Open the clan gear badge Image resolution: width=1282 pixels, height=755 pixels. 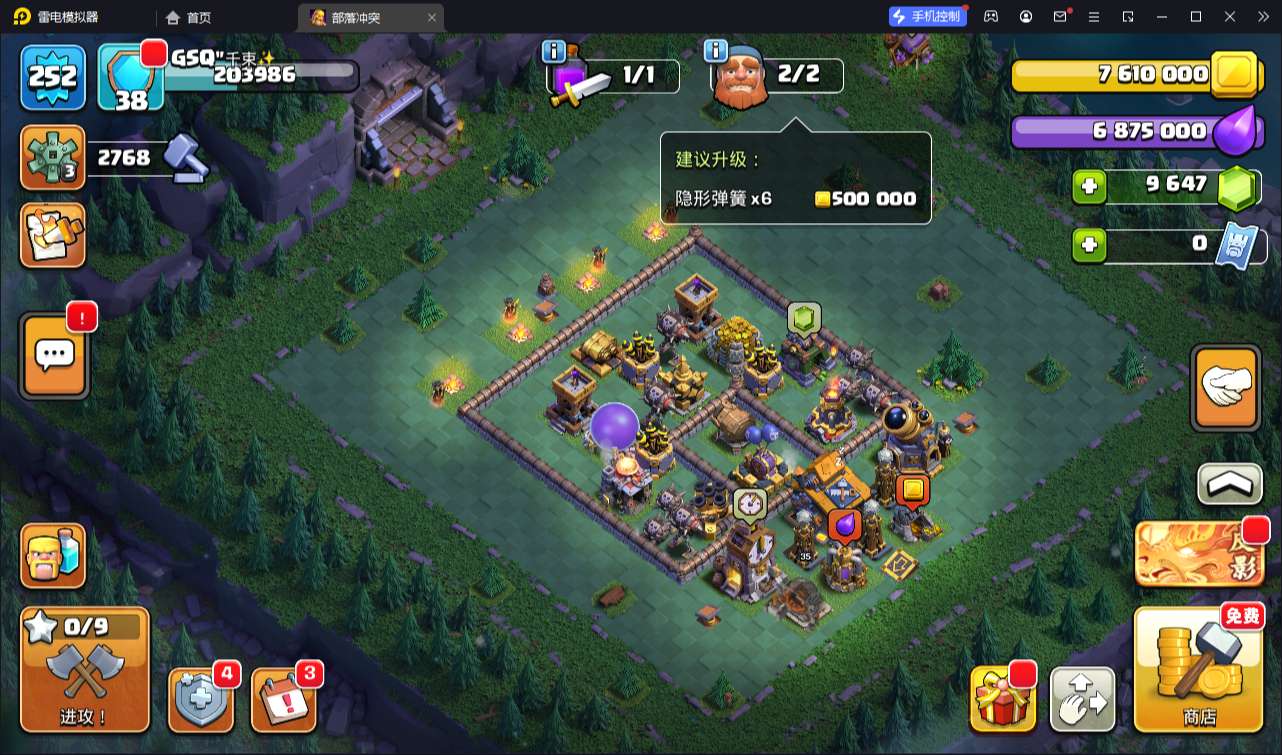coord(52,158)
